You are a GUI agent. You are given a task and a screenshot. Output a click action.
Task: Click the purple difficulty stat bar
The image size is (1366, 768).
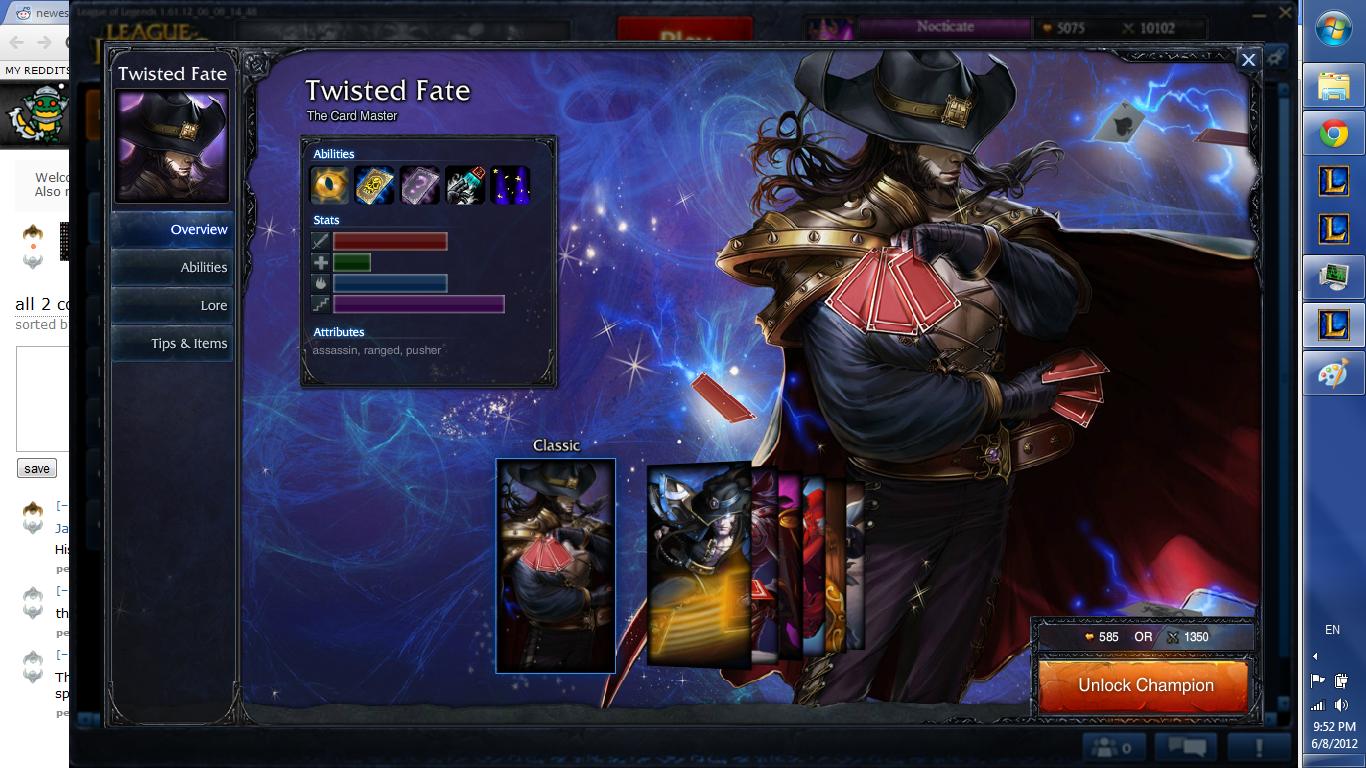(417, 304)
